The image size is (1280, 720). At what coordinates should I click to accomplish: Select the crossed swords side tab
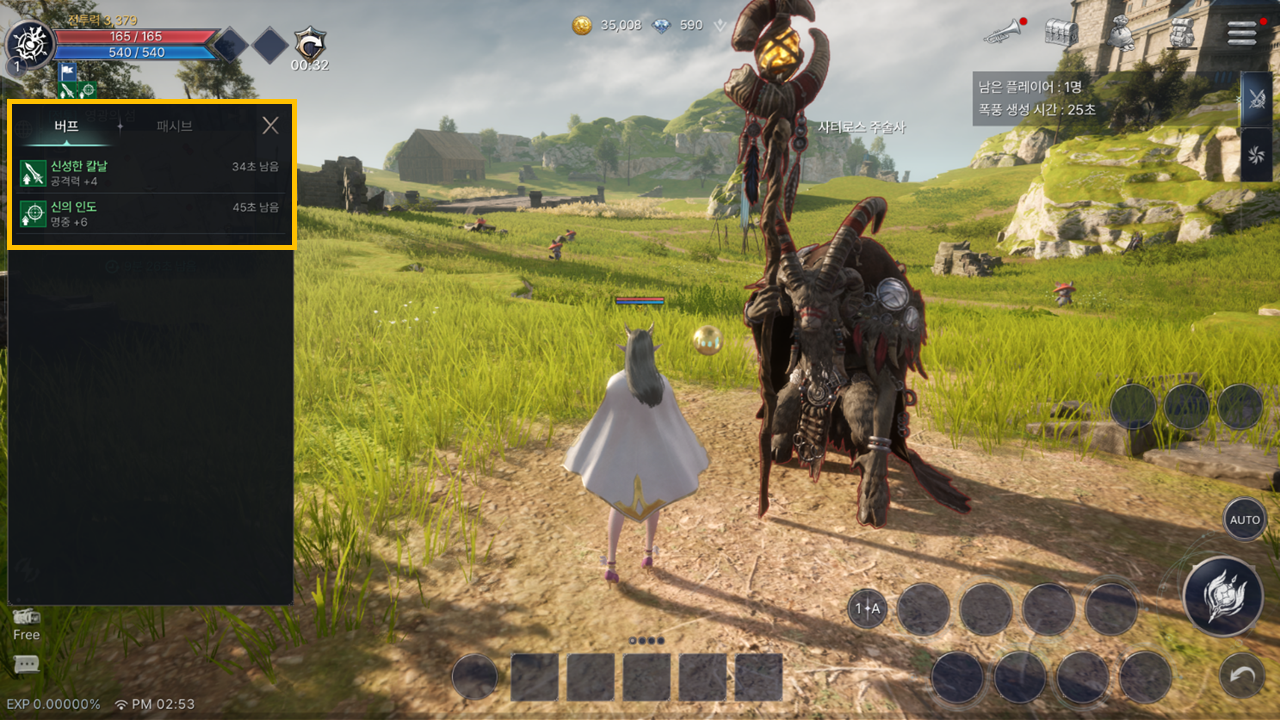pyautogui.click(x=1256, y=100)
